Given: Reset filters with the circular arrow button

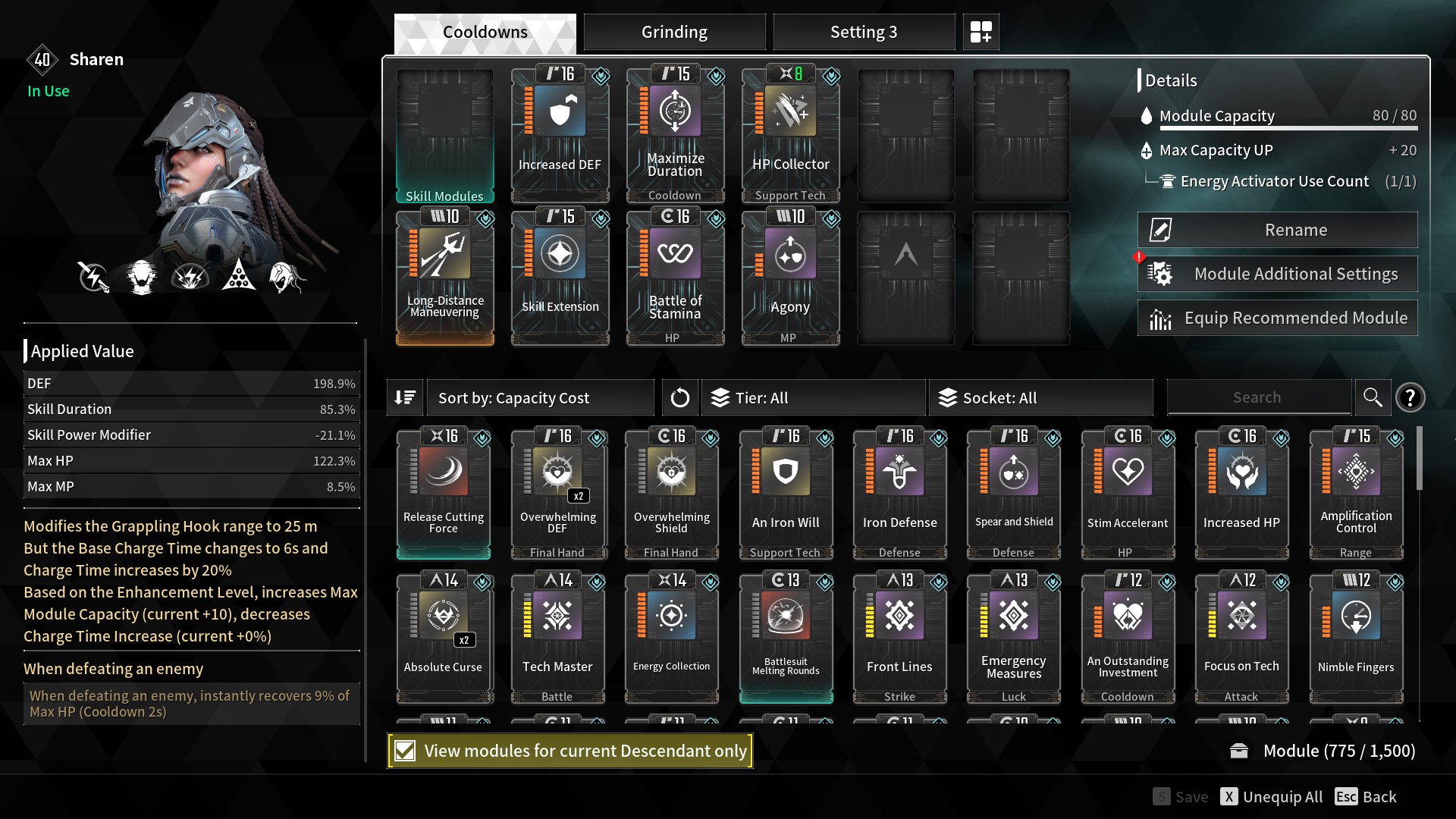Looking at the screenshot, I should 679,398.
